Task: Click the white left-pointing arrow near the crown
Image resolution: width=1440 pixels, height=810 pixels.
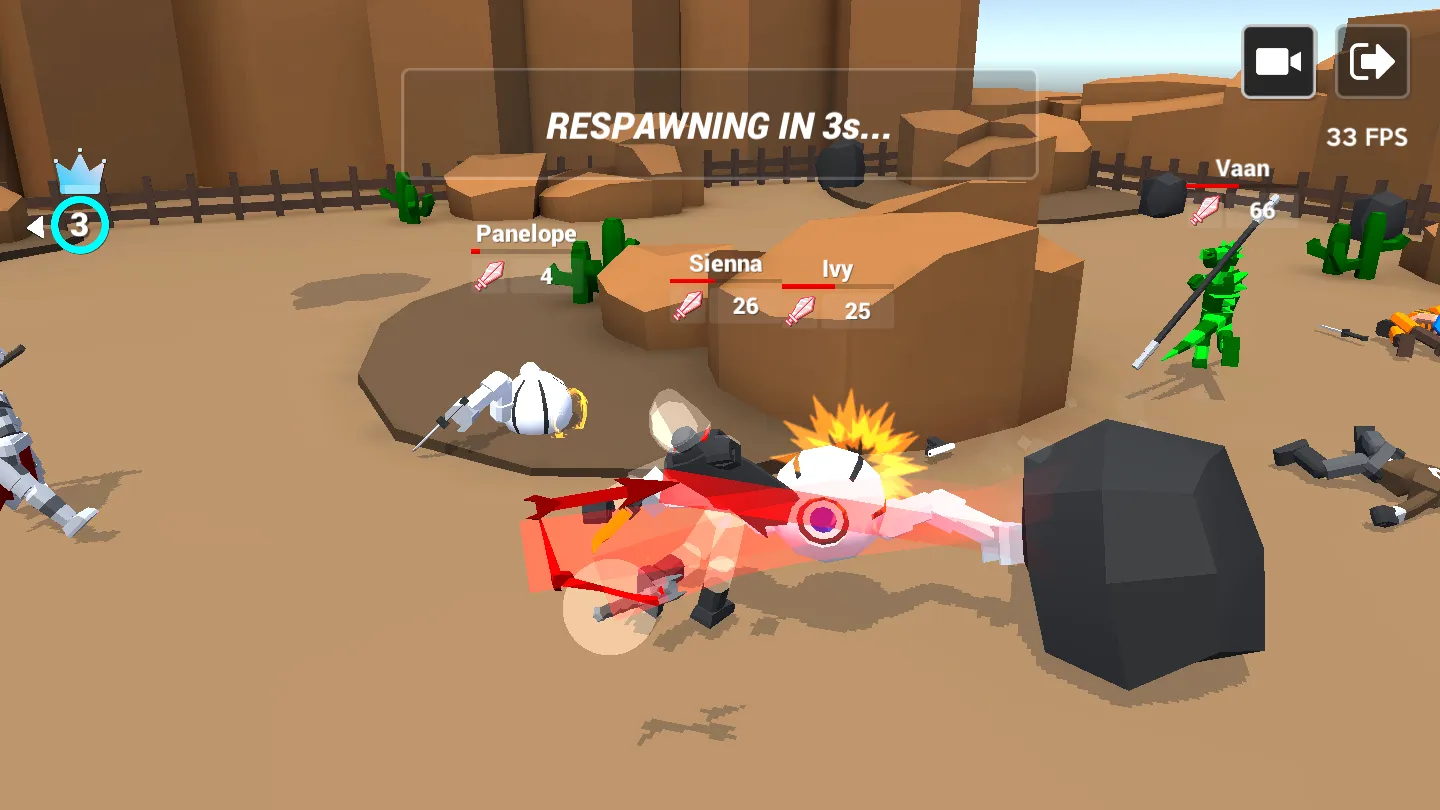Action: click(37, 226)
